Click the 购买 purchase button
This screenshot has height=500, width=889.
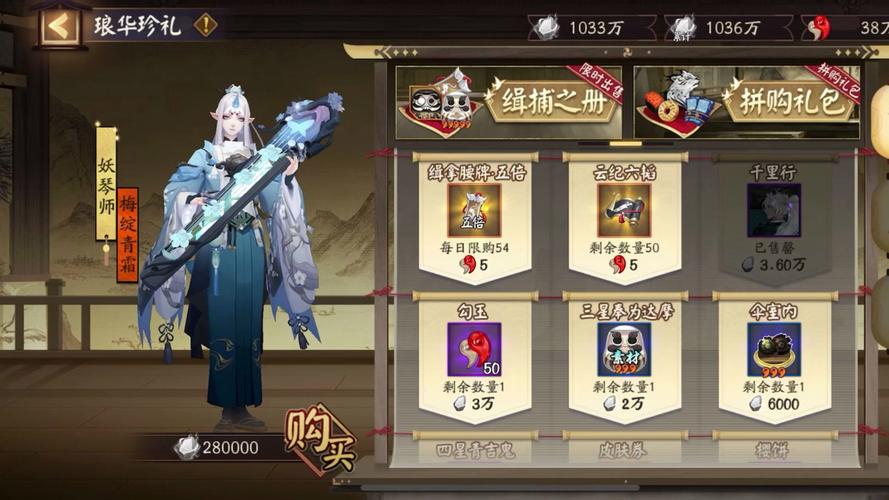coord(319,440)
